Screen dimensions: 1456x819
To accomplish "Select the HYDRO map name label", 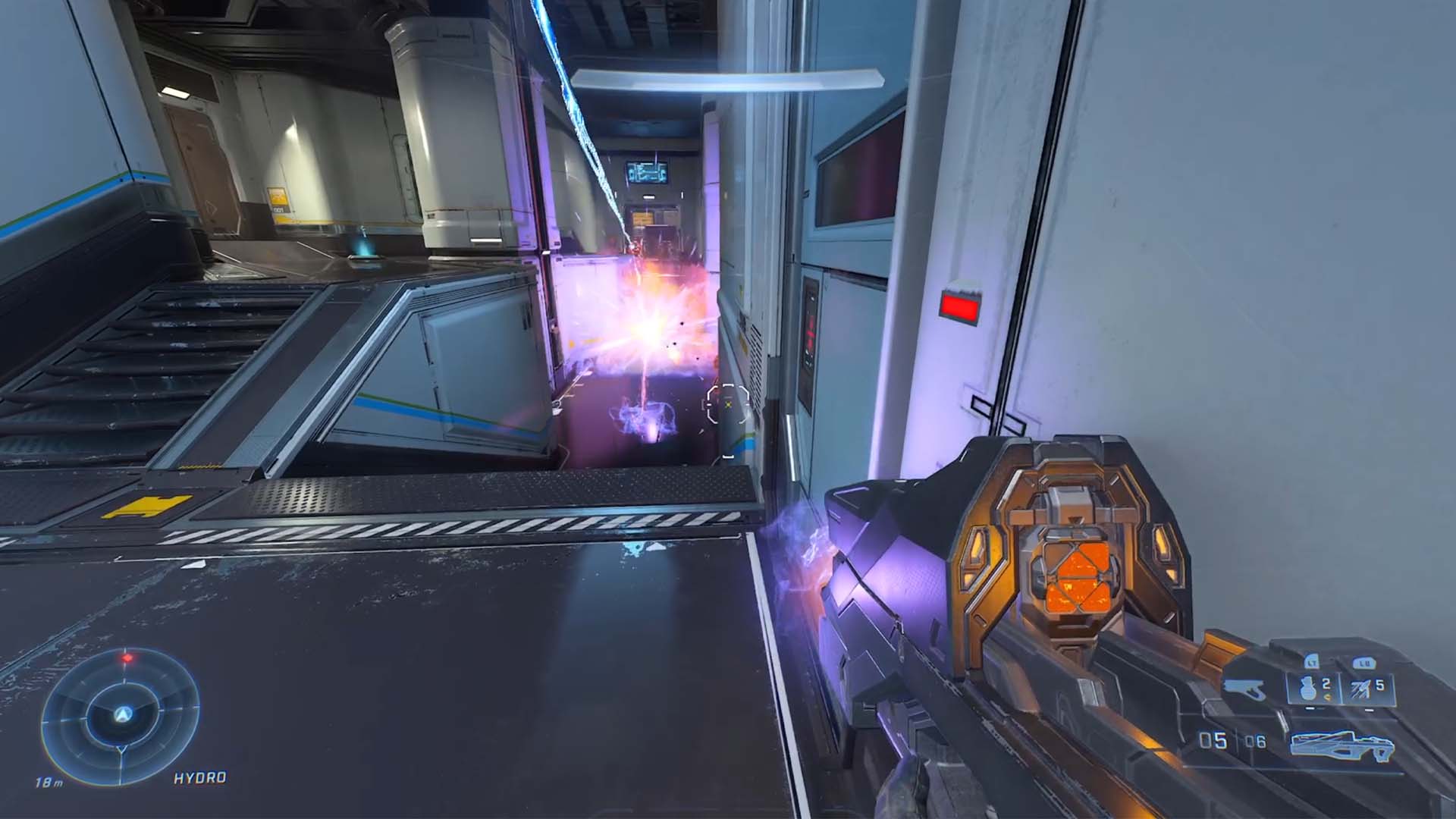I will (x=199, y=777).
